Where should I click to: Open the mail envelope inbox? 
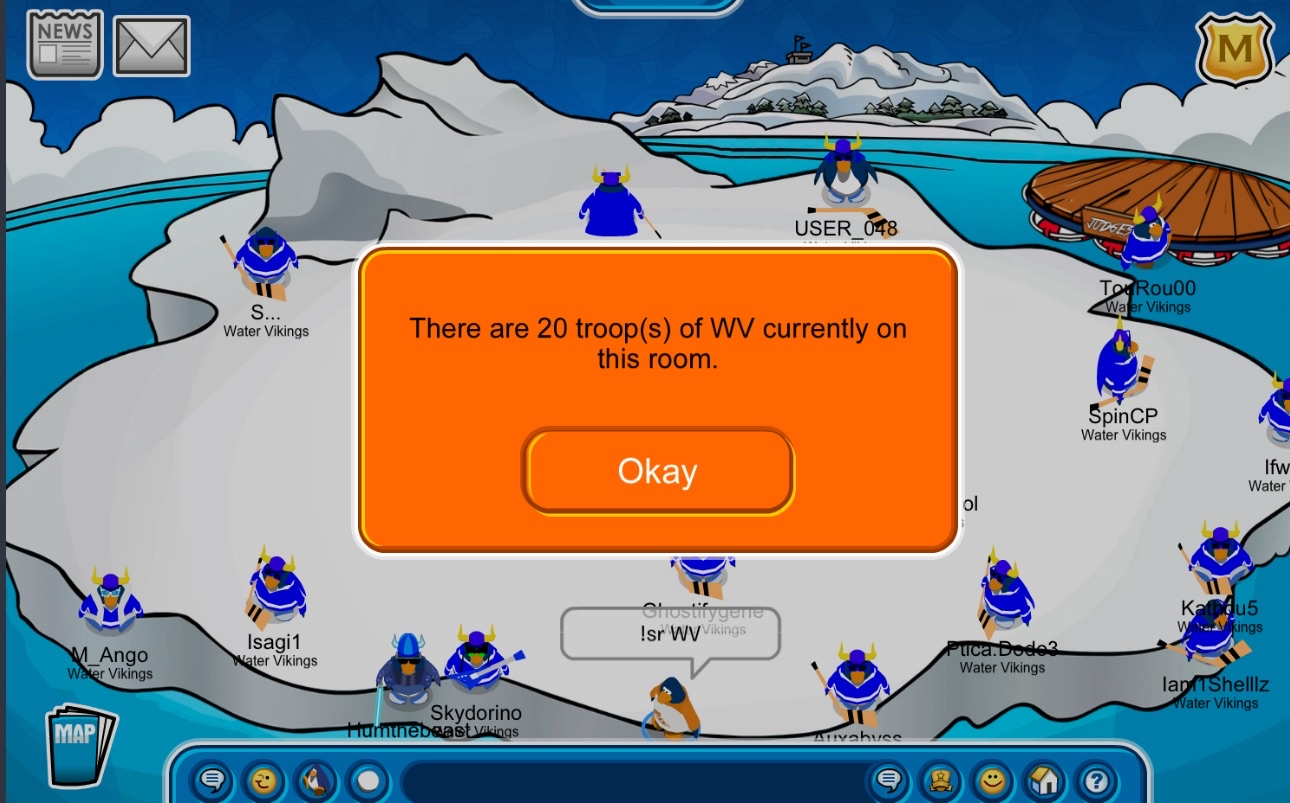click(x=151, y=46)
